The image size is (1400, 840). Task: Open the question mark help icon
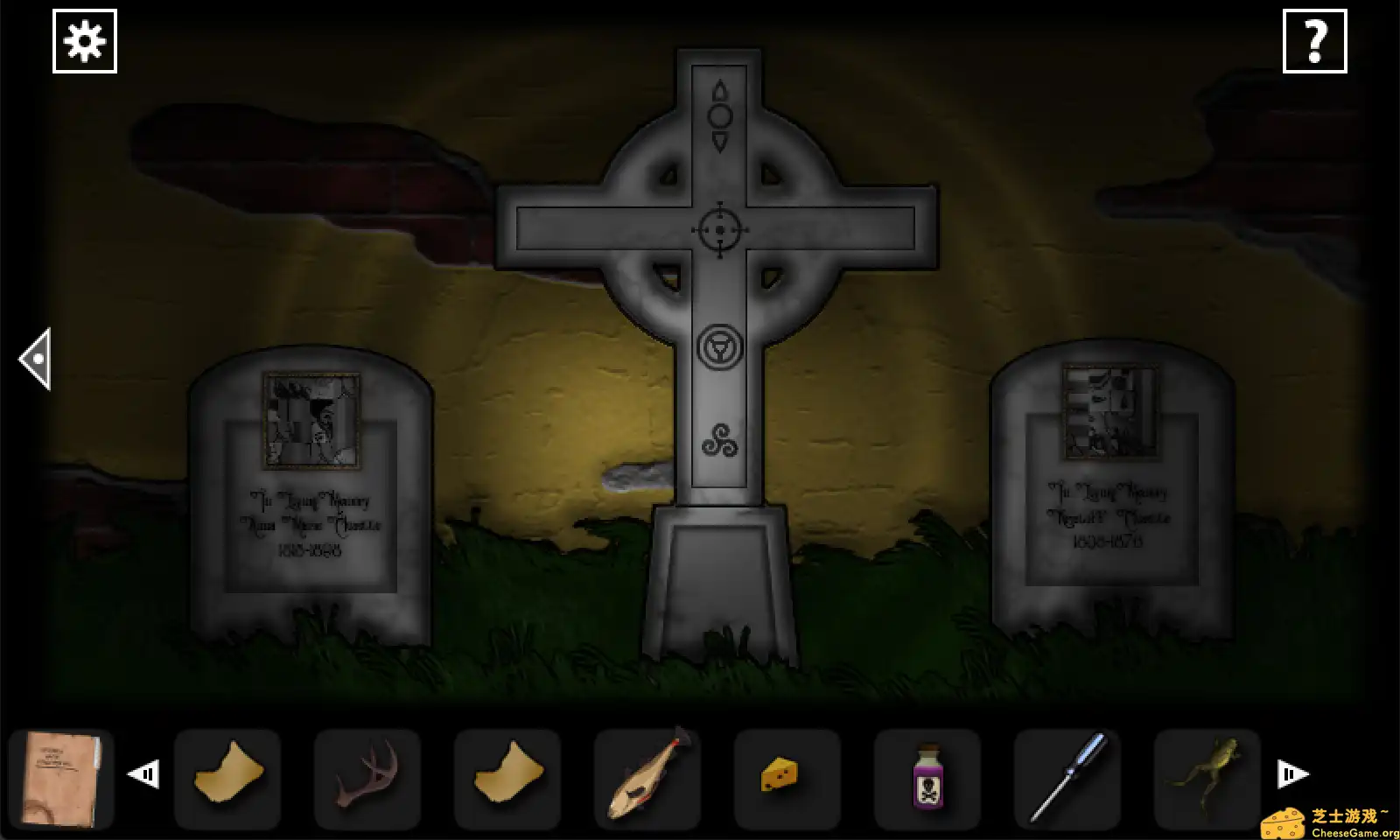(1316, 40)
